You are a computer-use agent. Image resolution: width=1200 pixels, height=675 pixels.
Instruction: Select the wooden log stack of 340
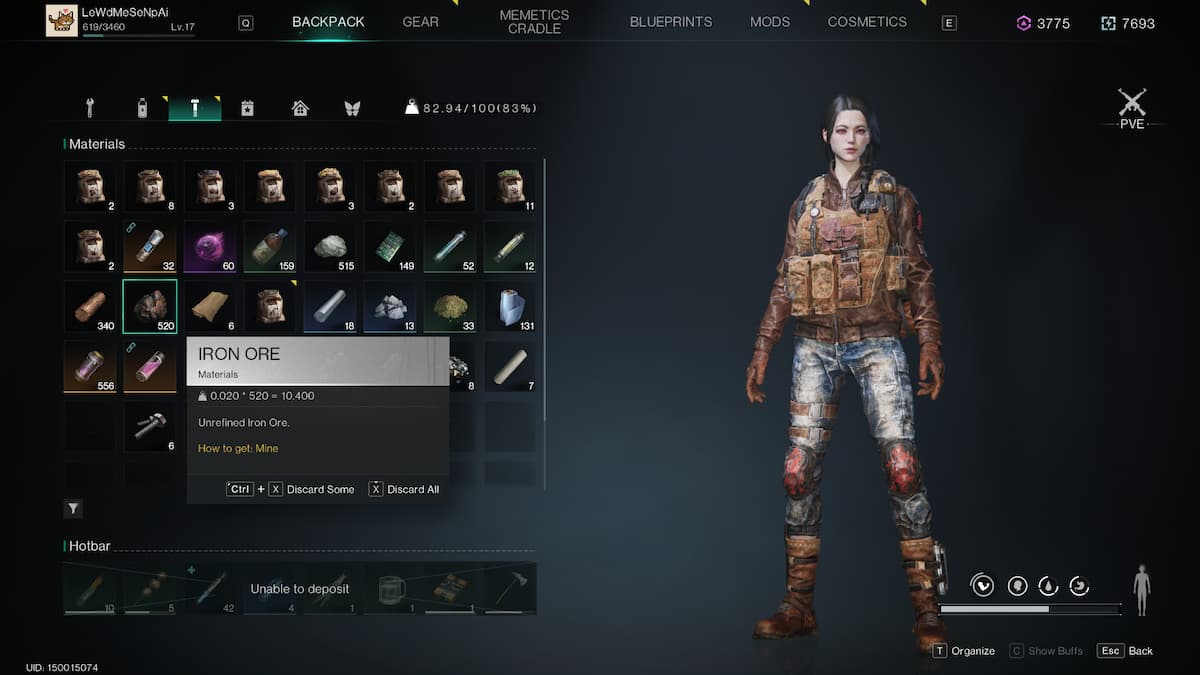point(90,306)
